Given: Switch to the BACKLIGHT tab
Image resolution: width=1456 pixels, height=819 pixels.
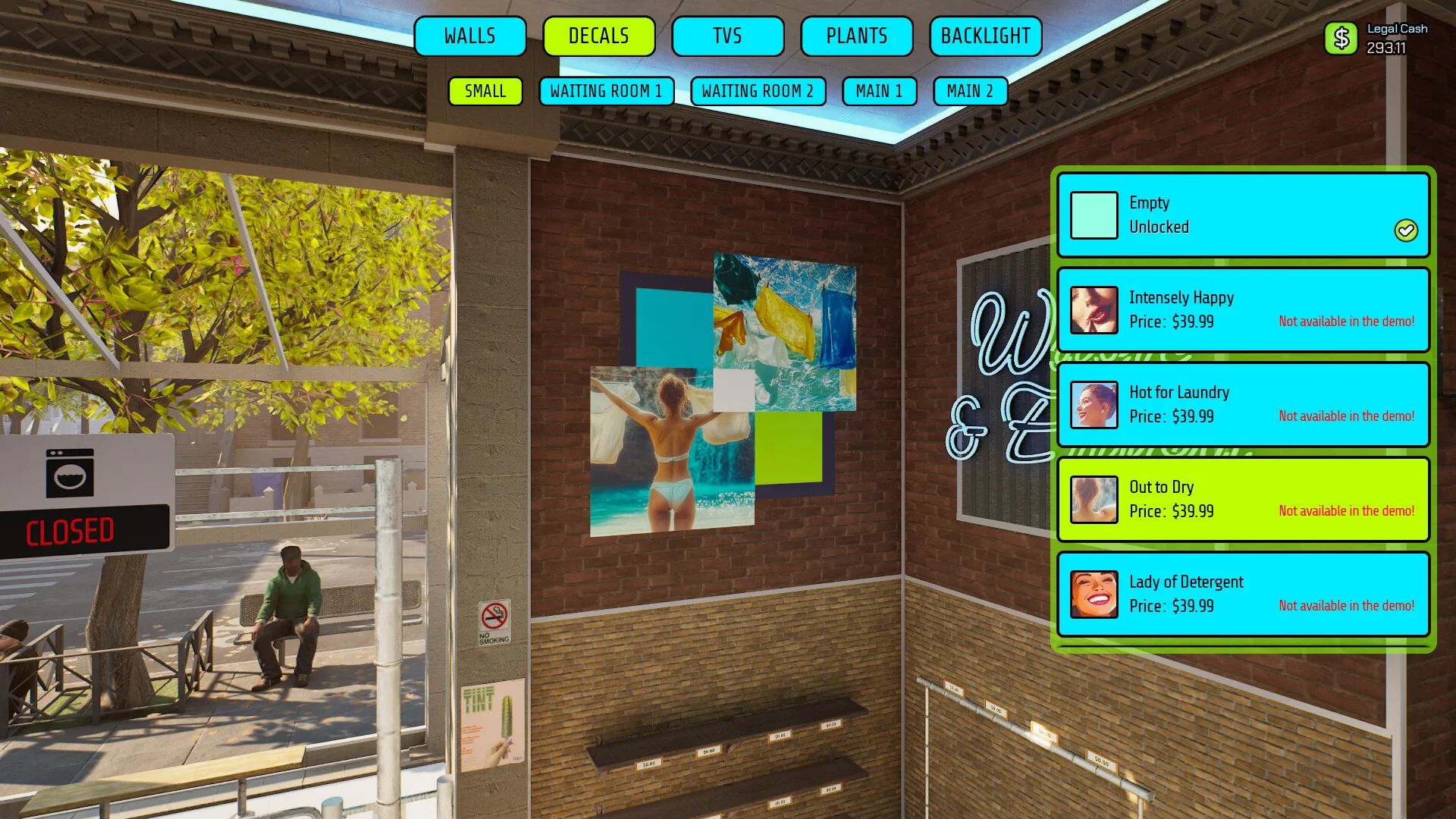Looking at the screenshot, I should click(985, 36).
